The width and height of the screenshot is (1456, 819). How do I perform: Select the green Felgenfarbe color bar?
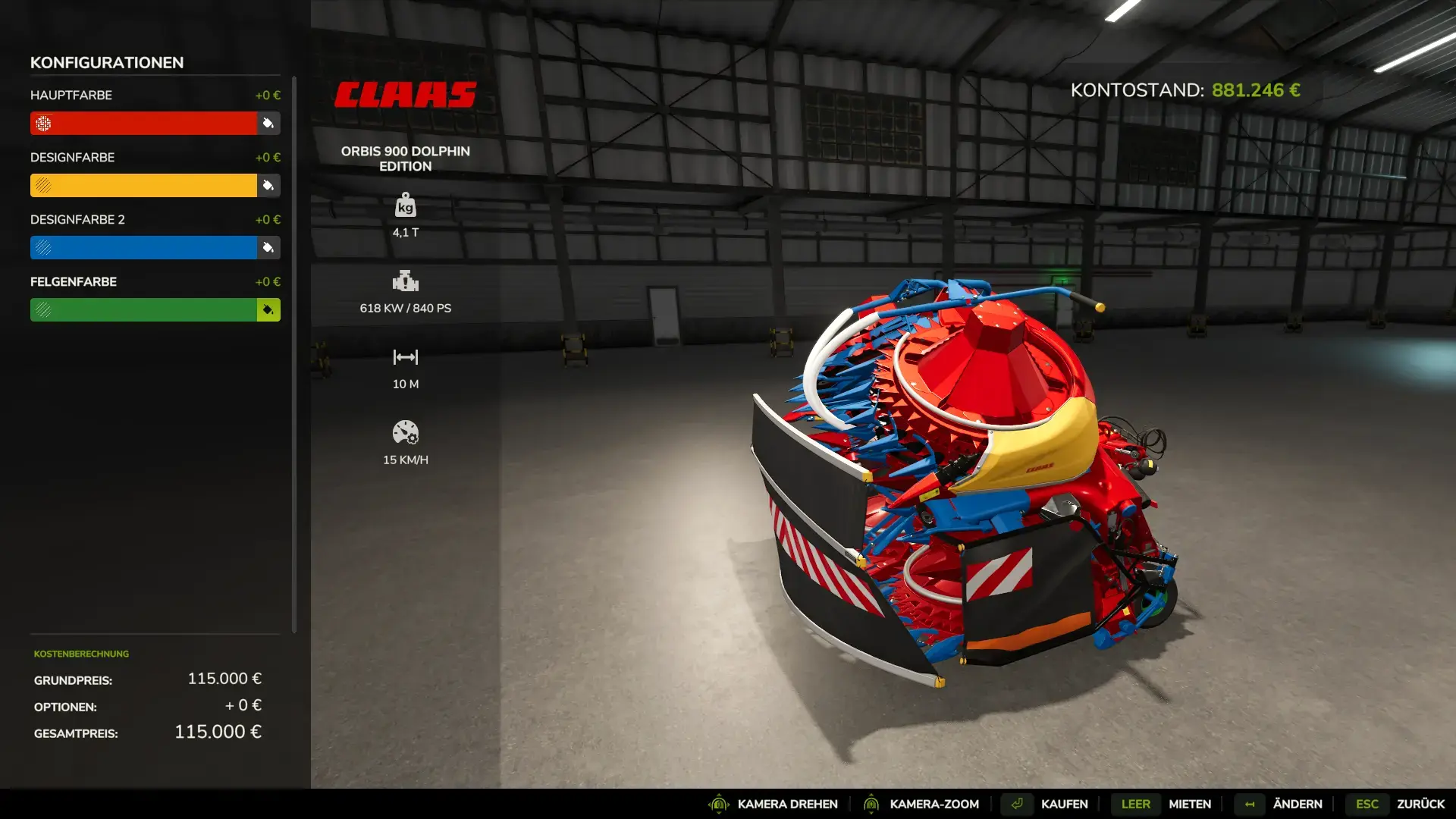coord(144,309)
